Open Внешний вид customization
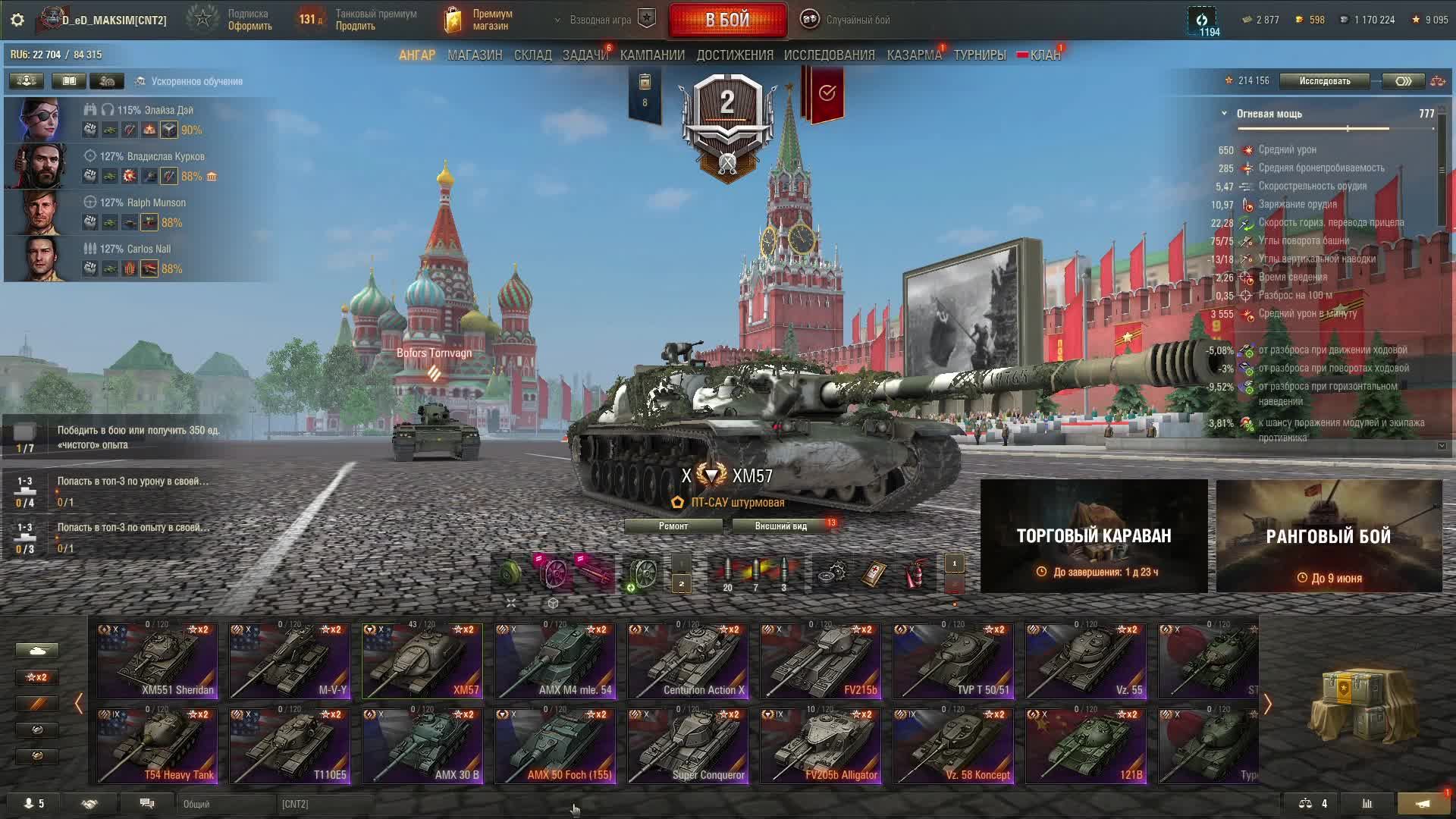Image resolution: width=1456 pixels, height=819 pixels. click(781, 526)
